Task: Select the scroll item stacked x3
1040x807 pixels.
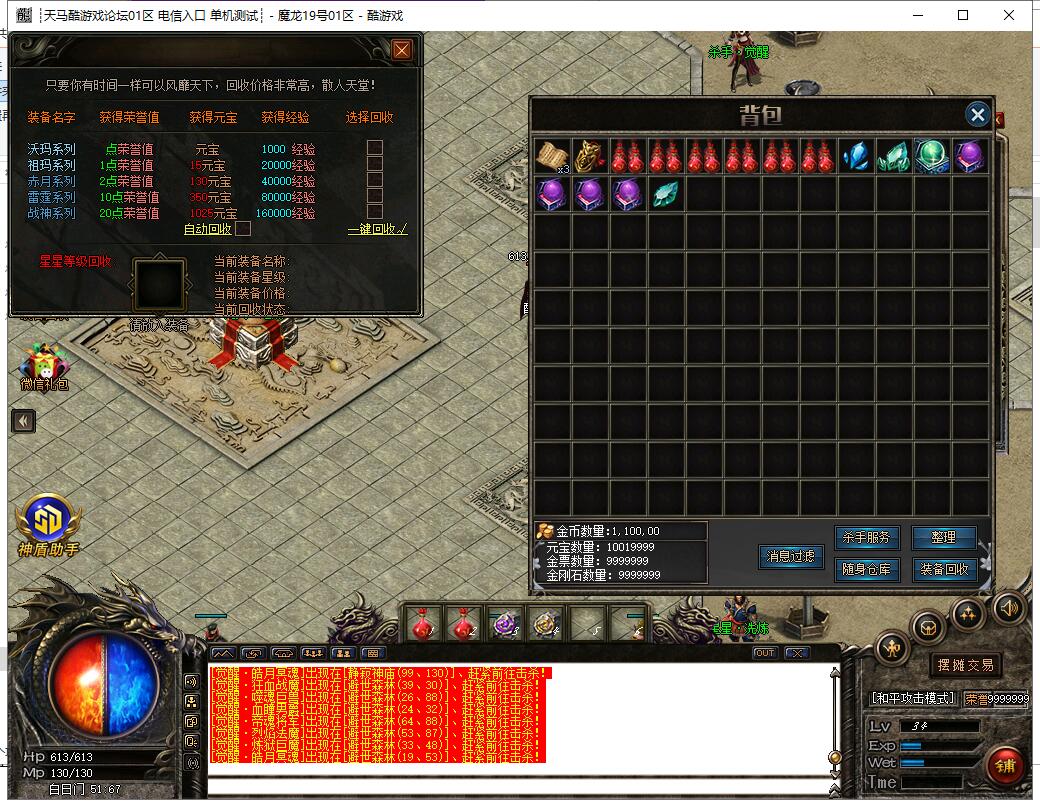Action: click(x=551, y=156)
